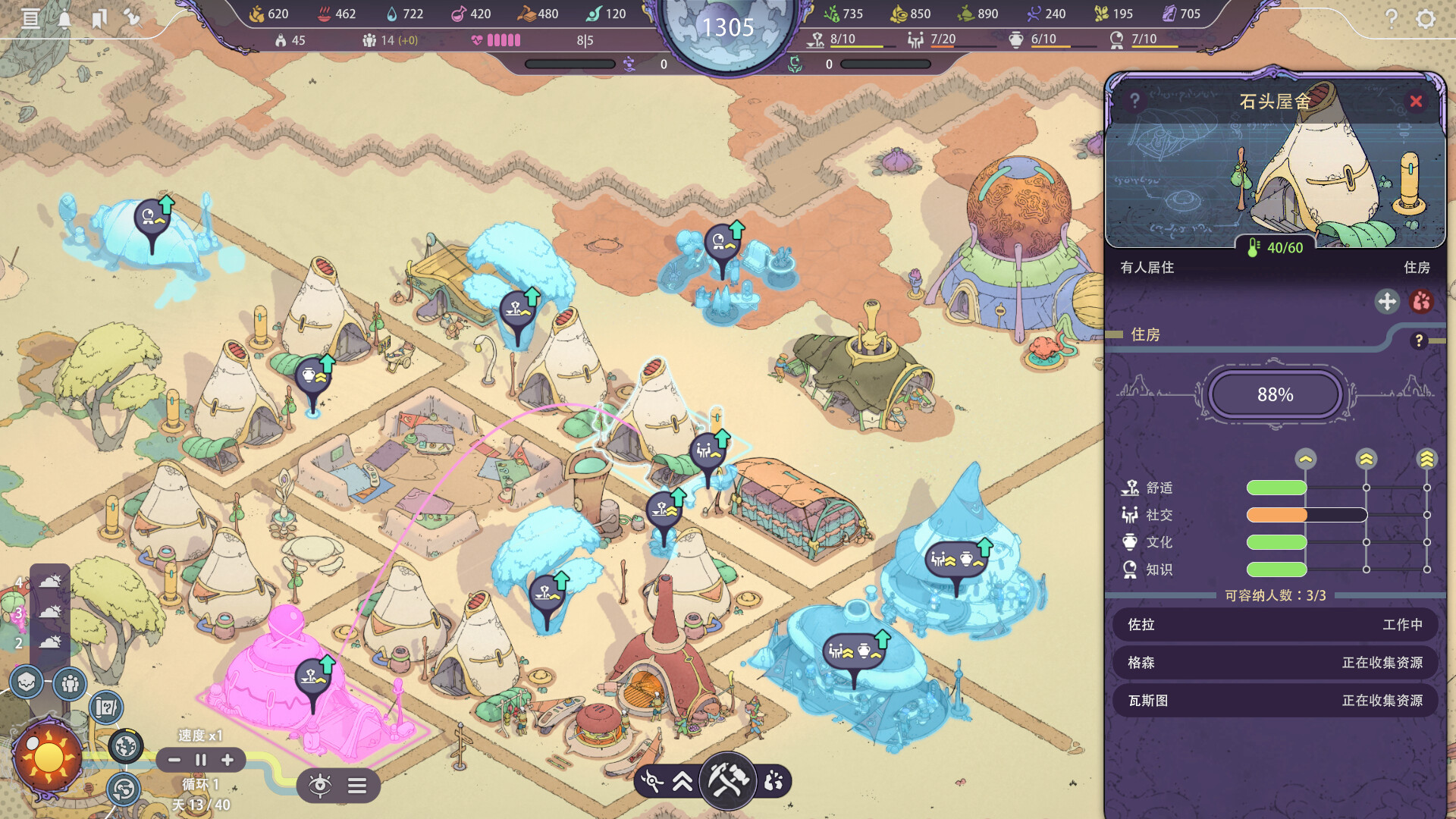Screen dimensions: 1456x819
Task: Select resident 佐拉 in the list
Action: [x=1275, y=624]
